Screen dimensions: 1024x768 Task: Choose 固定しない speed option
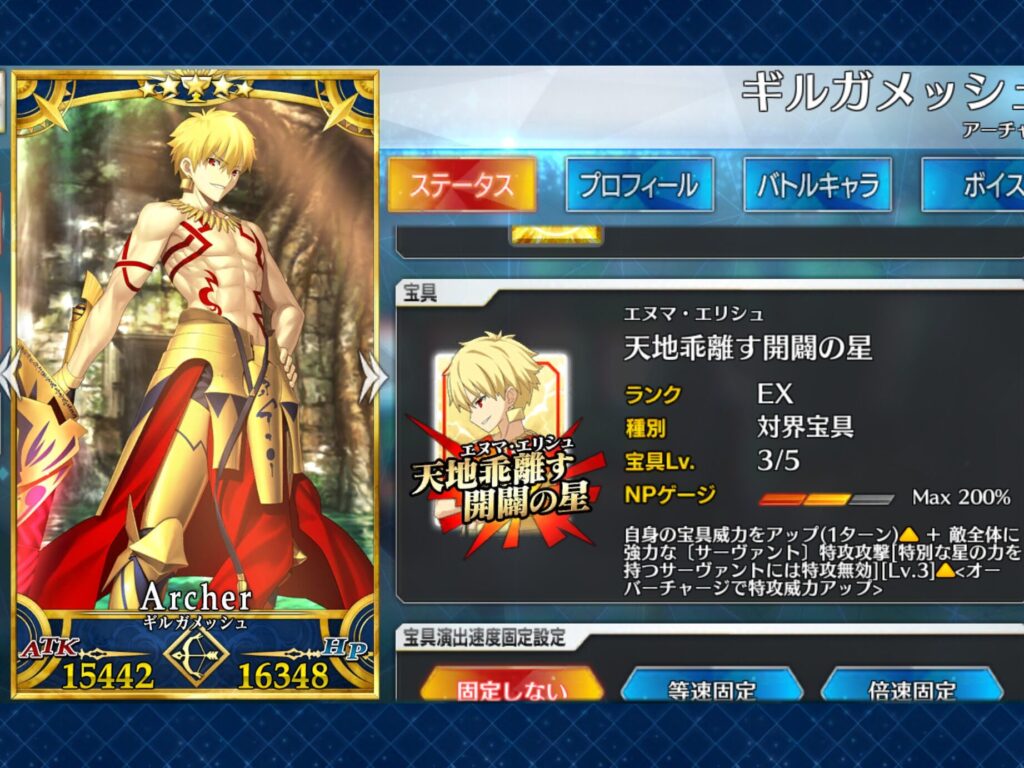point(511,686)
